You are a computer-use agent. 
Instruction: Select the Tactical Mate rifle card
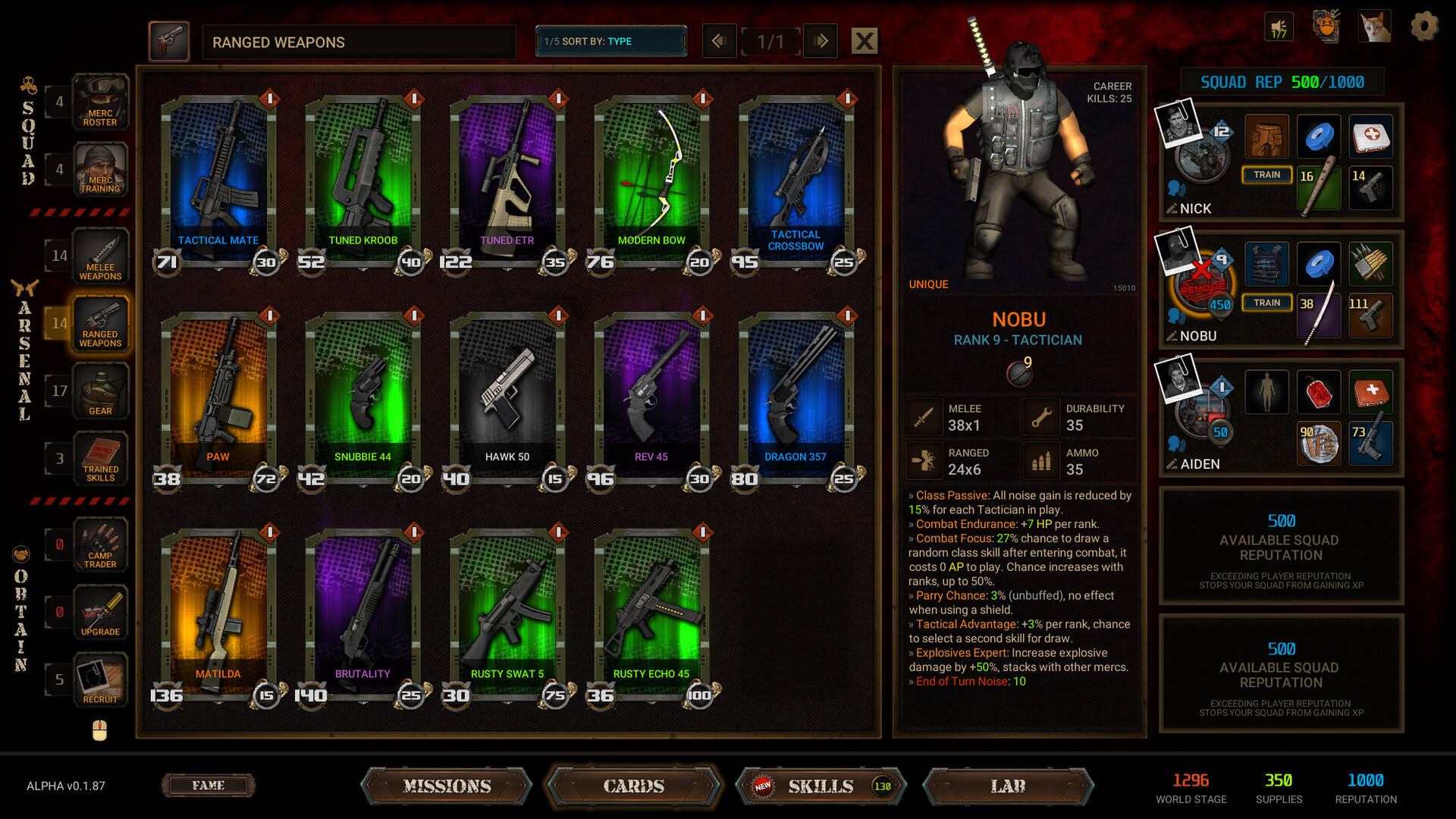[x=218, y=178]
